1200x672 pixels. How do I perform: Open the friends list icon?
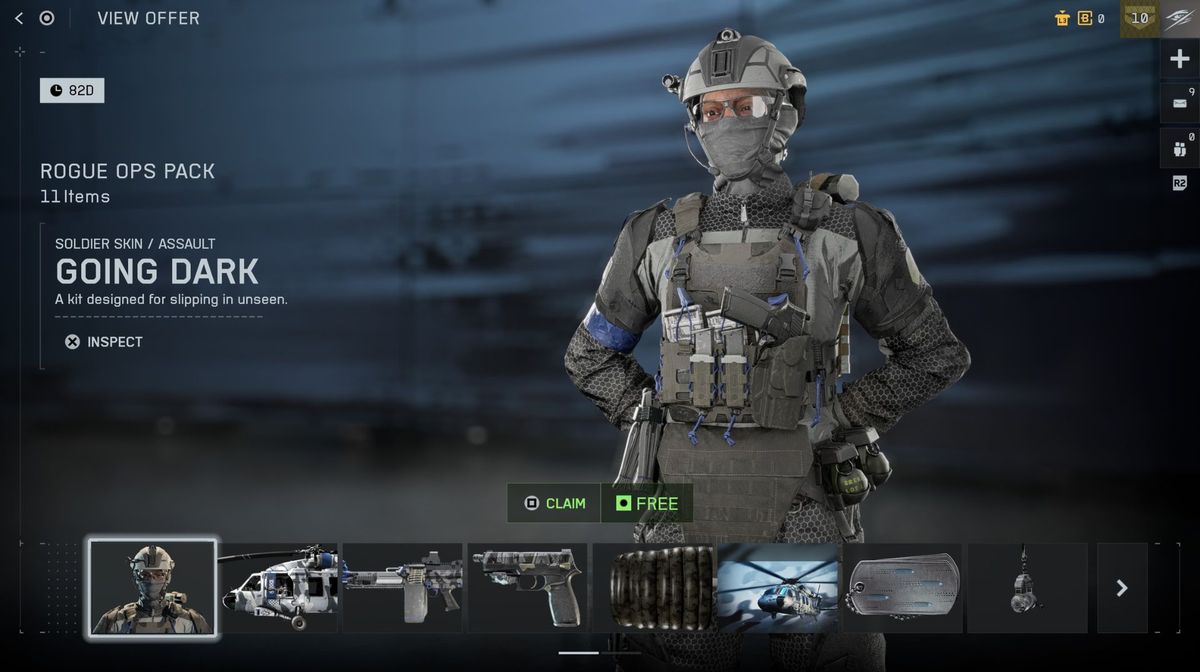coord(1179,148)
